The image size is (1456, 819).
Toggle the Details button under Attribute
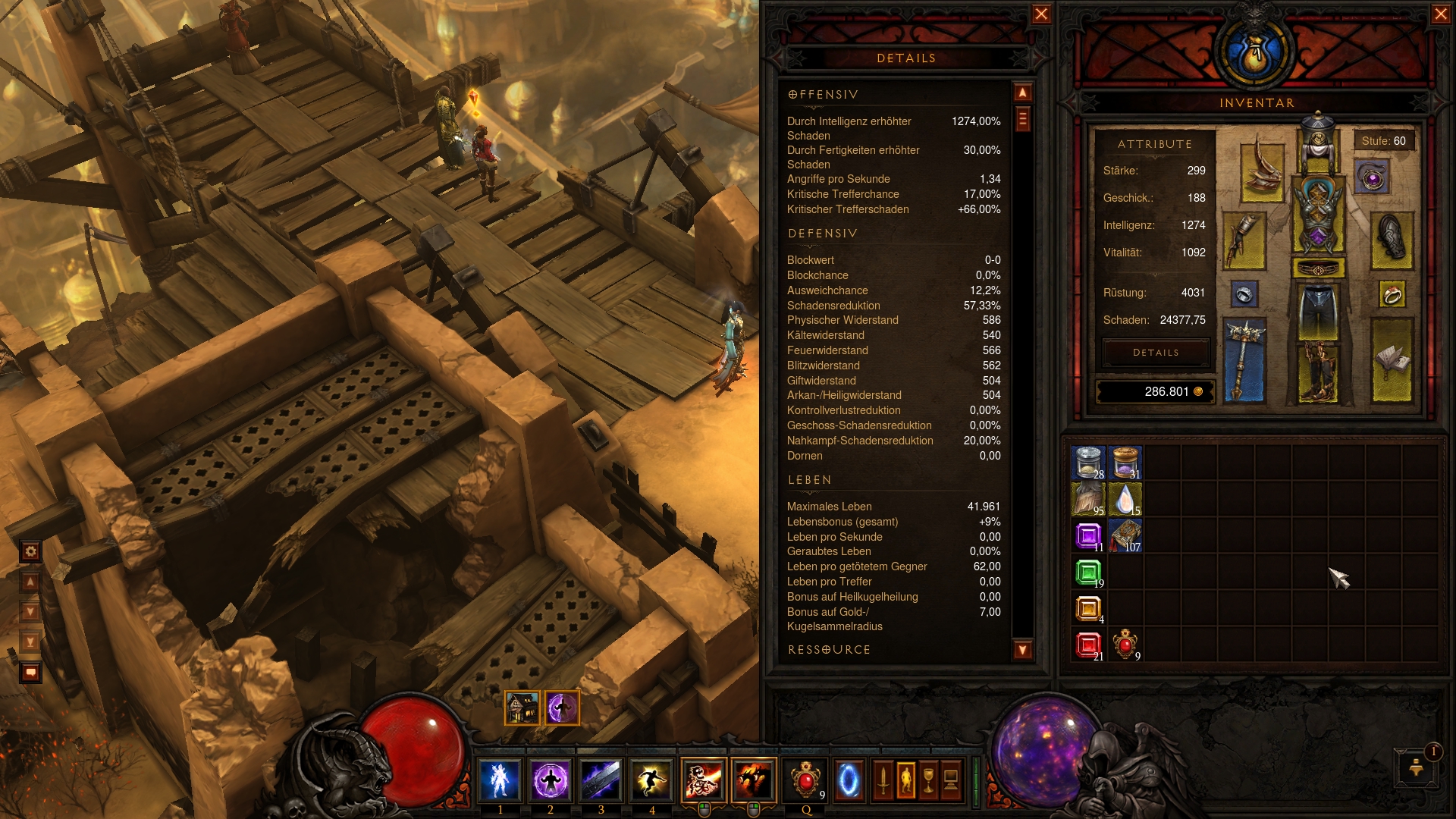click(x=1156, y=353)
